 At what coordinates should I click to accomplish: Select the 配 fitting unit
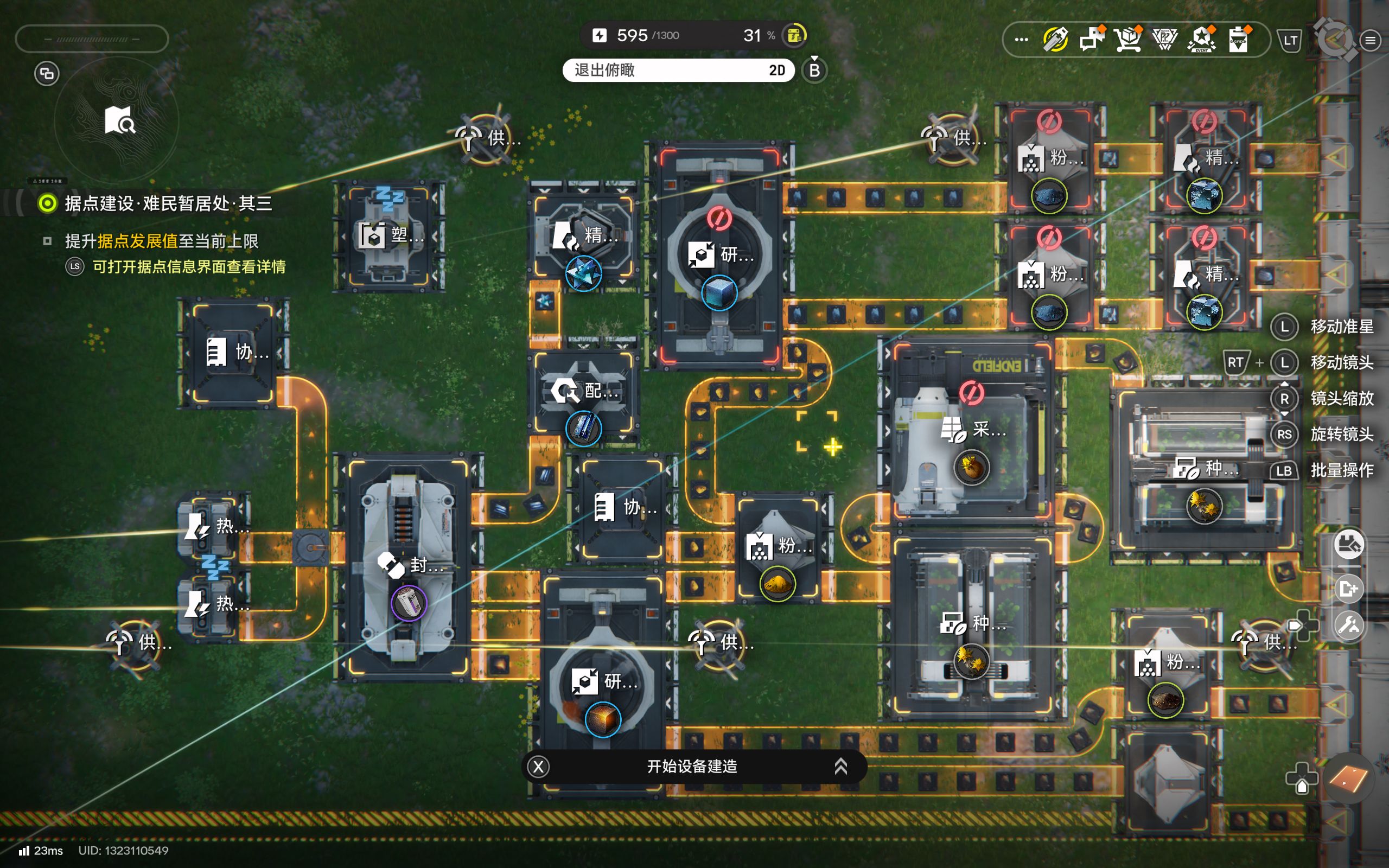[x=583, y=392]
